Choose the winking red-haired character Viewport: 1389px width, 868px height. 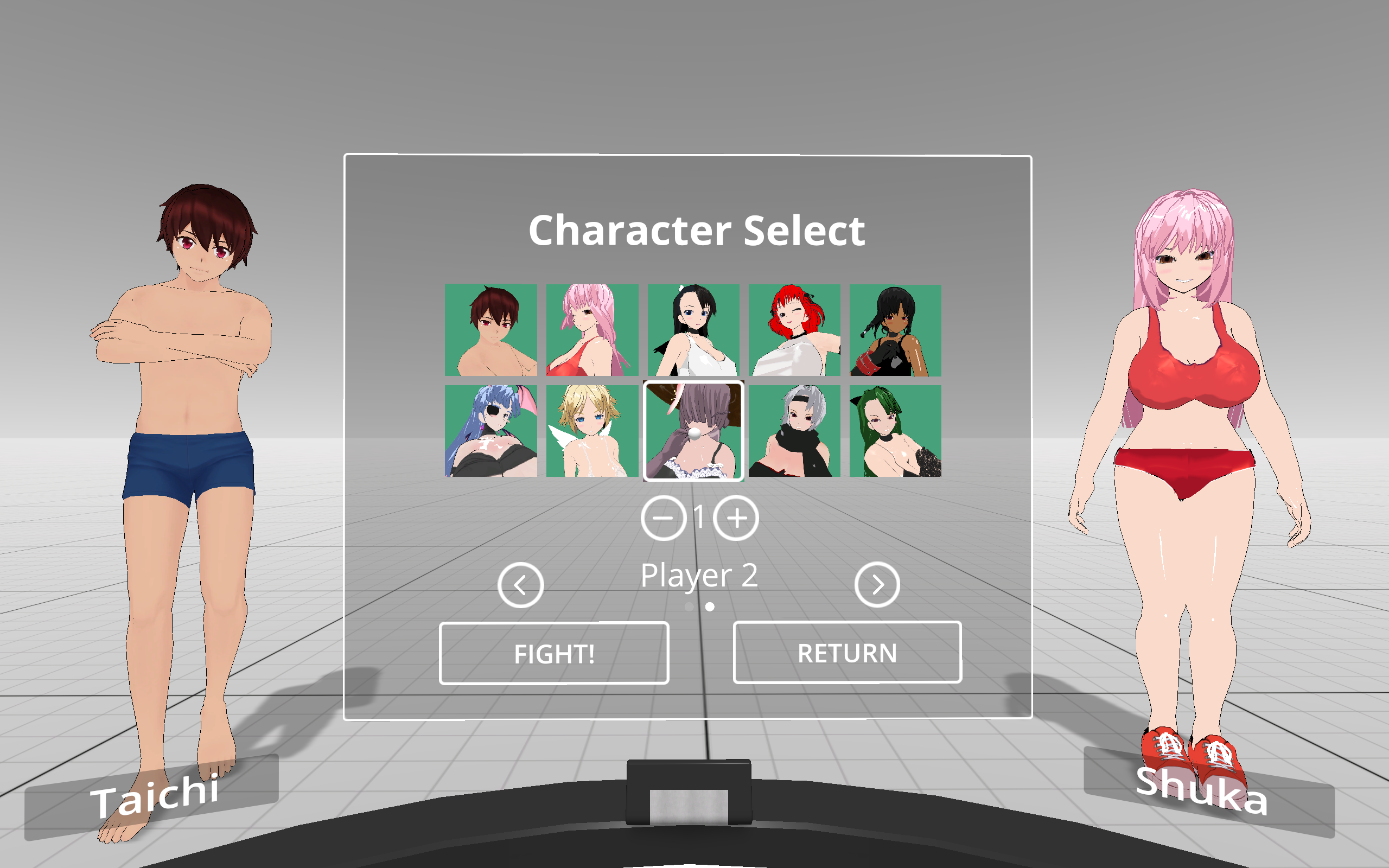(794, 330)
